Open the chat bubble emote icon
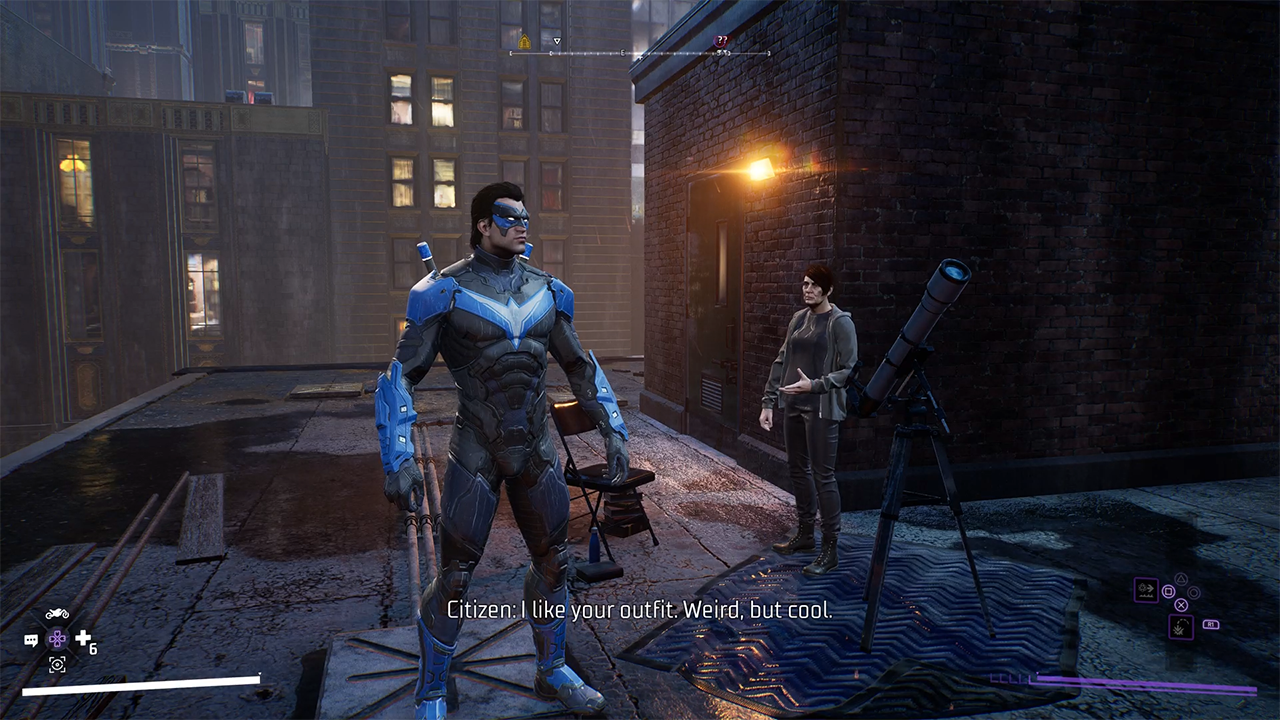This screenshot has width=1280, height=720. (31, 640)
